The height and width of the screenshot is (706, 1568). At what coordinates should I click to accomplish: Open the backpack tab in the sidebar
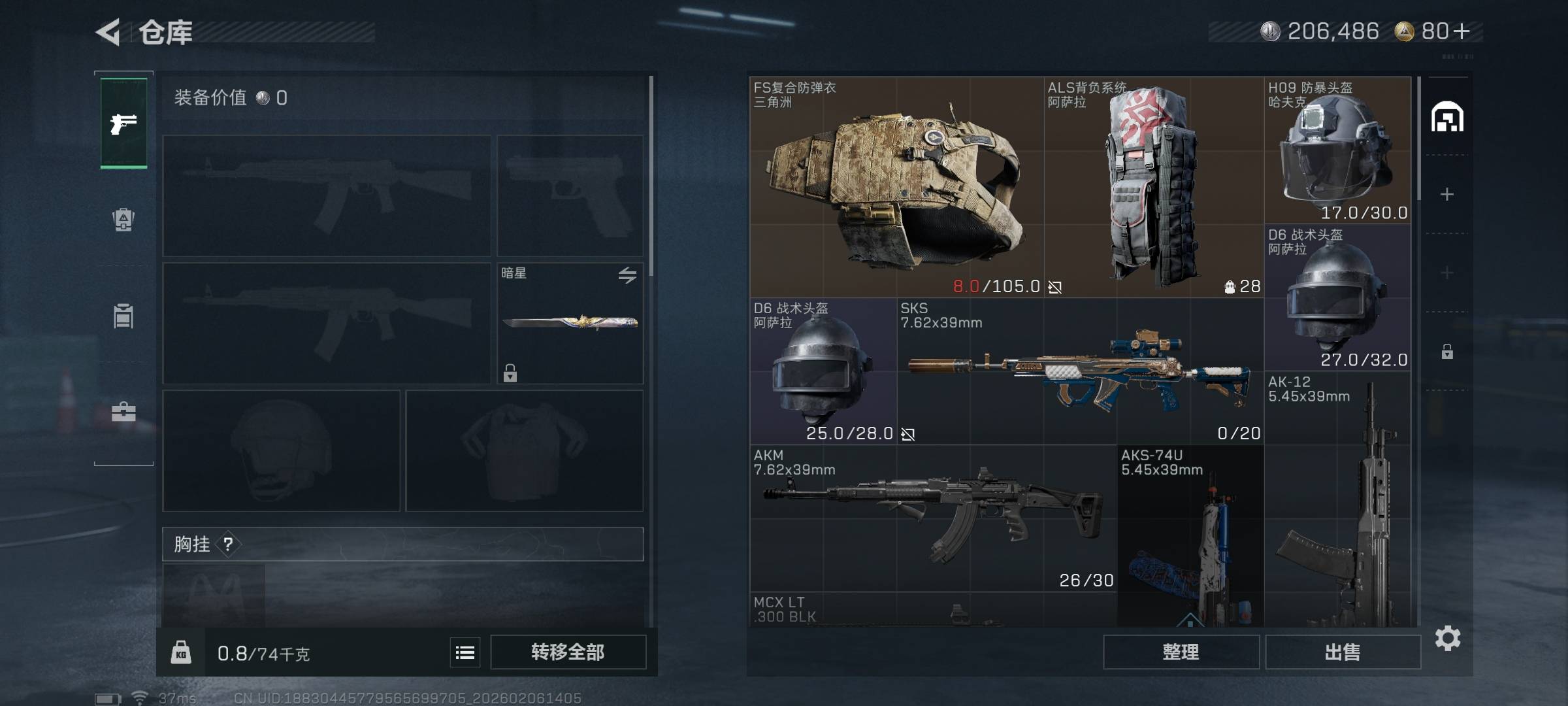[123, 220]
